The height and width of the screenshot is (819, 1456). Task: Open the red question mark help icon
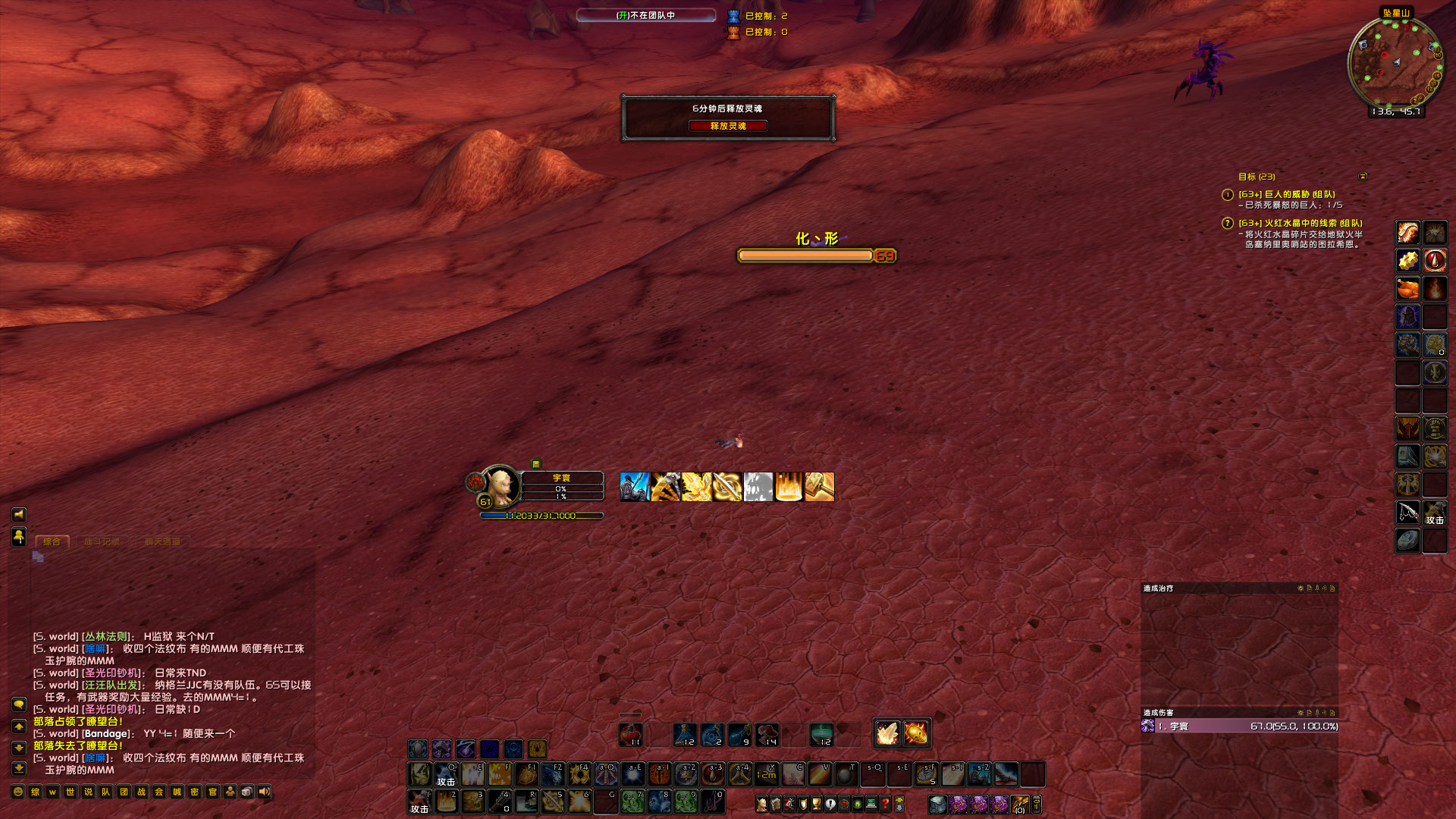tap(885, 804)
